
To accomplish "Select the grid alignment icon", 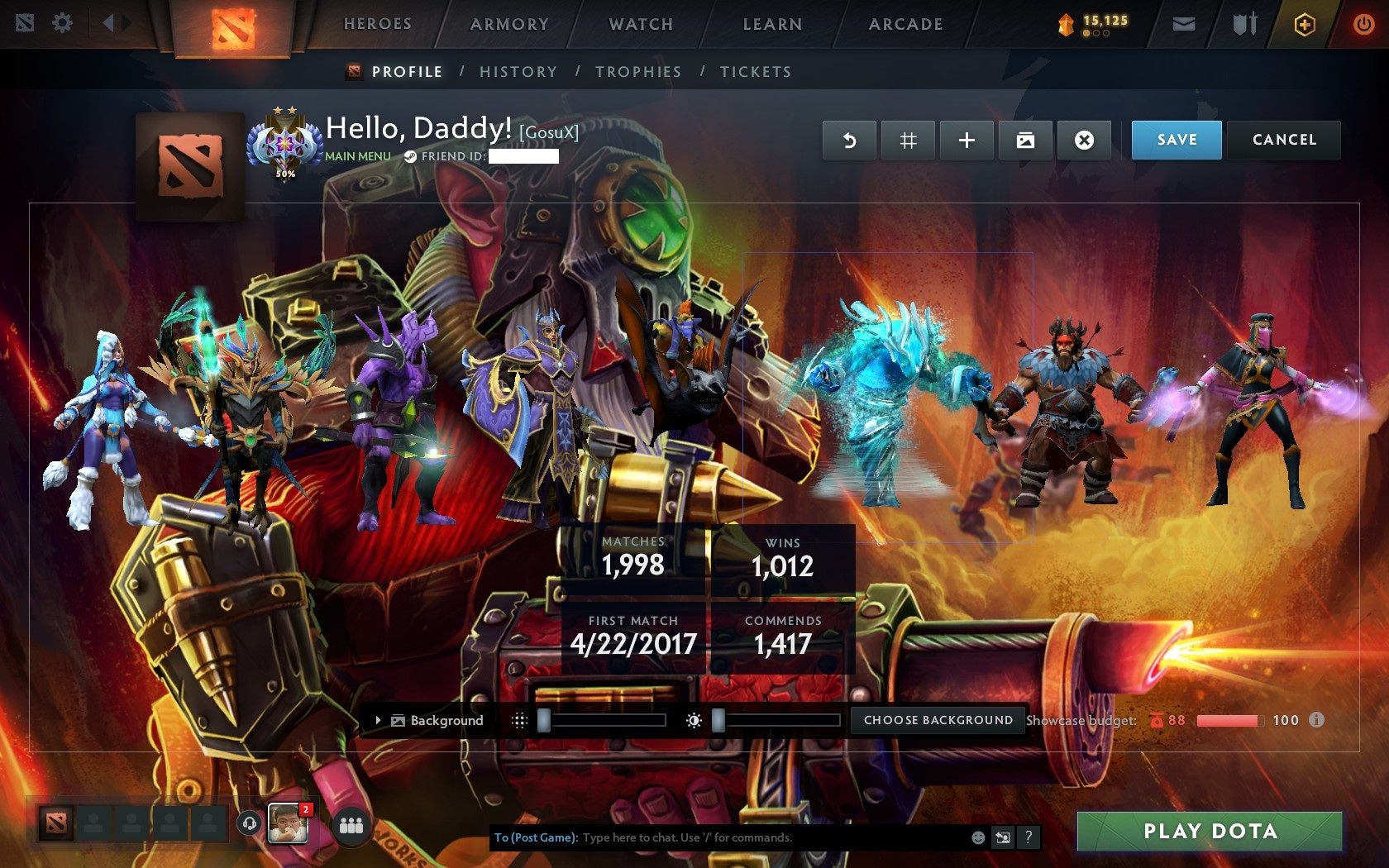I will [x=908, y=140].
